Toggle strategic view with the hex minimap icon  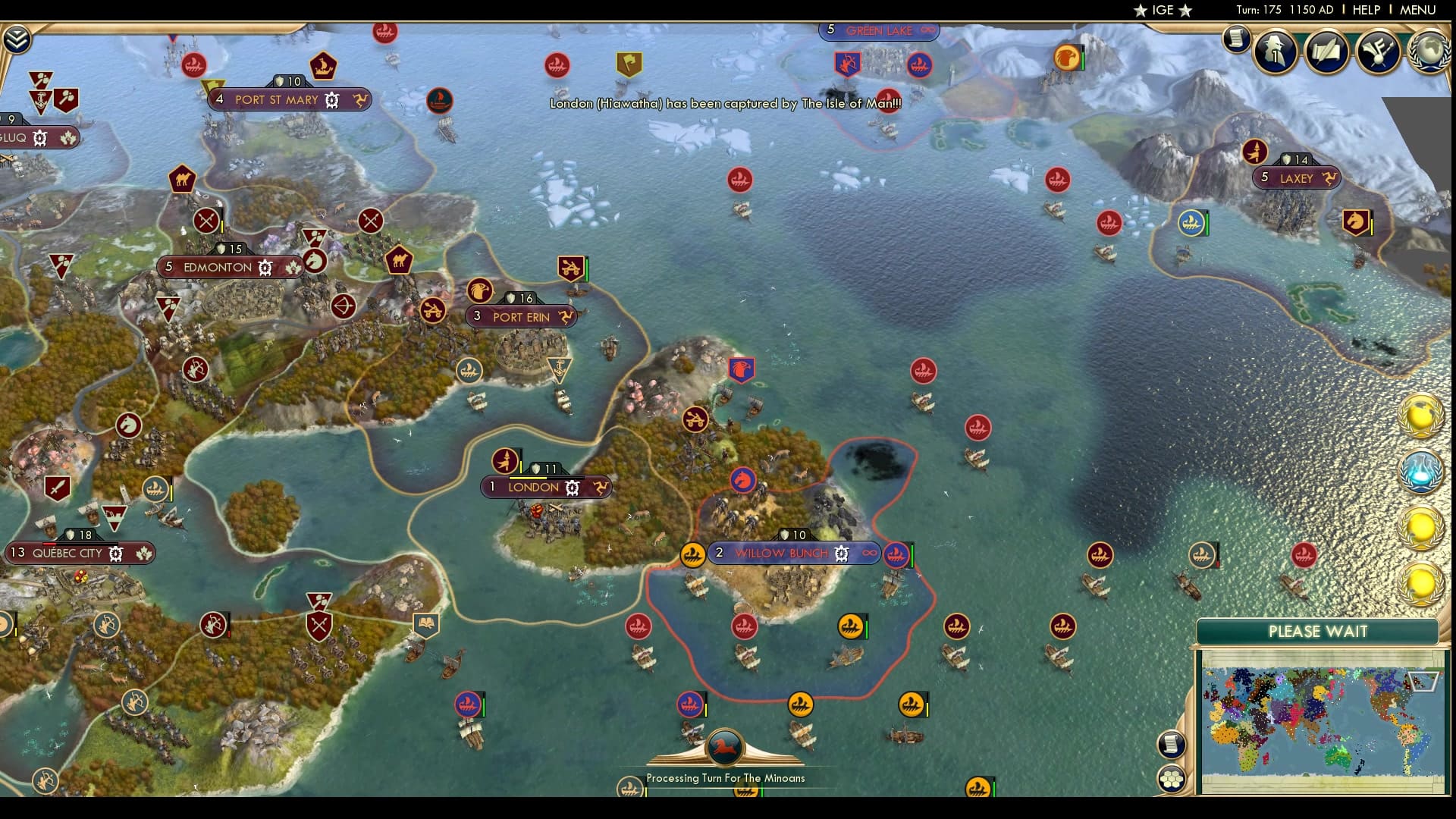click(x=1172, y=777)
